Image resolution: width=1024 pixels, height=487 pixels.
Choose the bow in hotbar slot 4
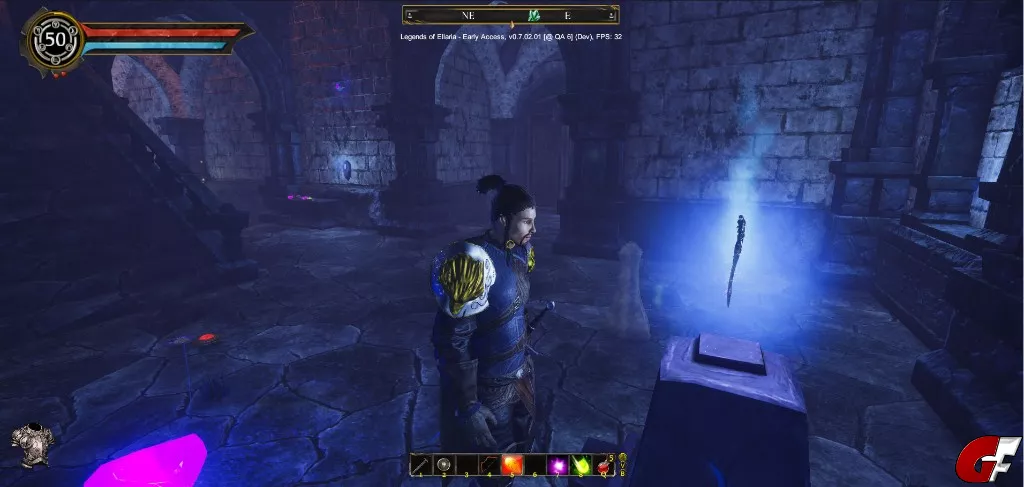tap(489, 465)
